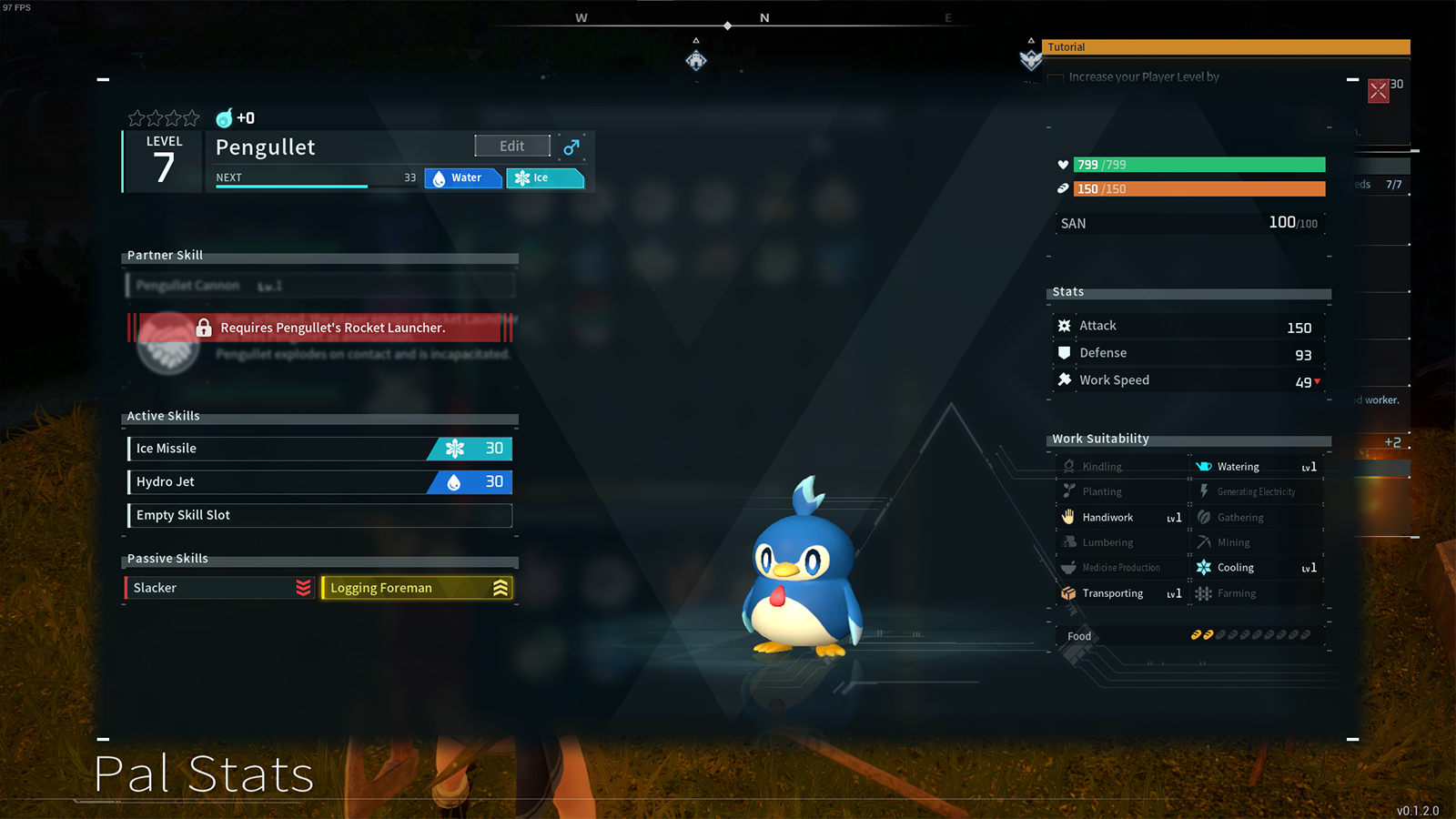
Task: Click the Attack crossed-swords stat icon
Action: pos(1065,325)
